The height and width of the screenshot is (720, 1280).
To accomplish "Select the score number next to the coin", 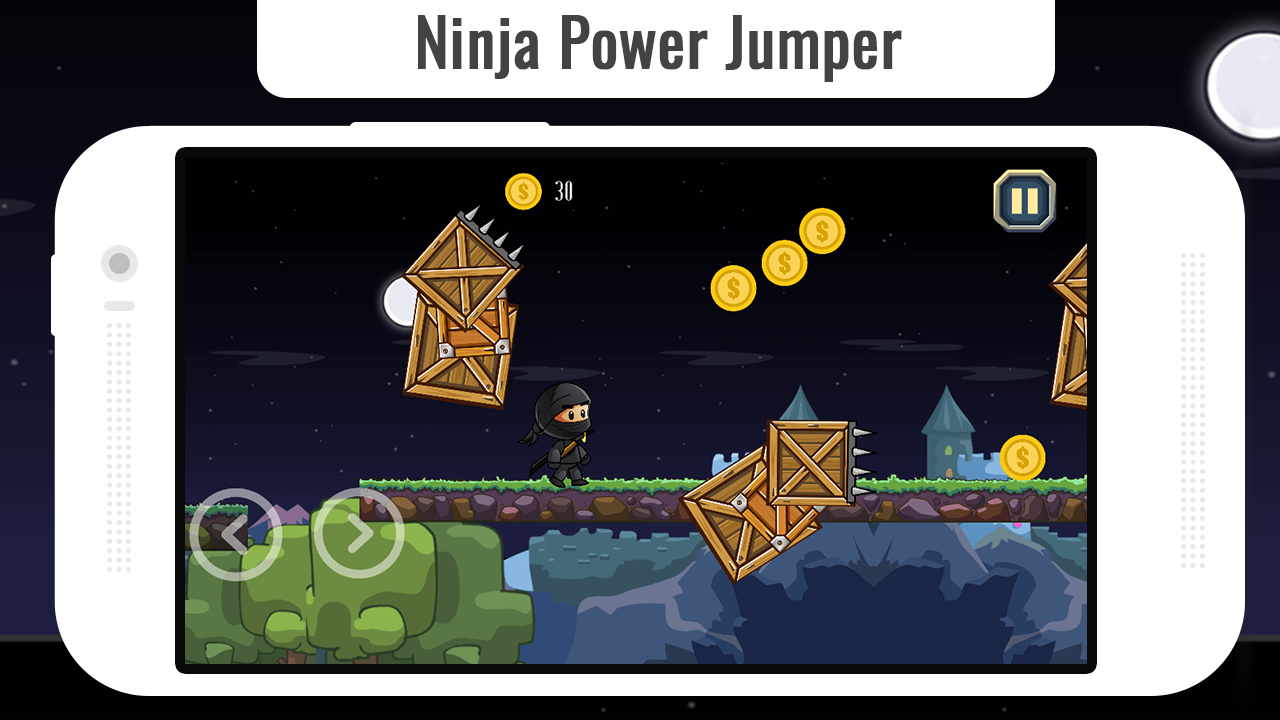I will tap(563, 189).
